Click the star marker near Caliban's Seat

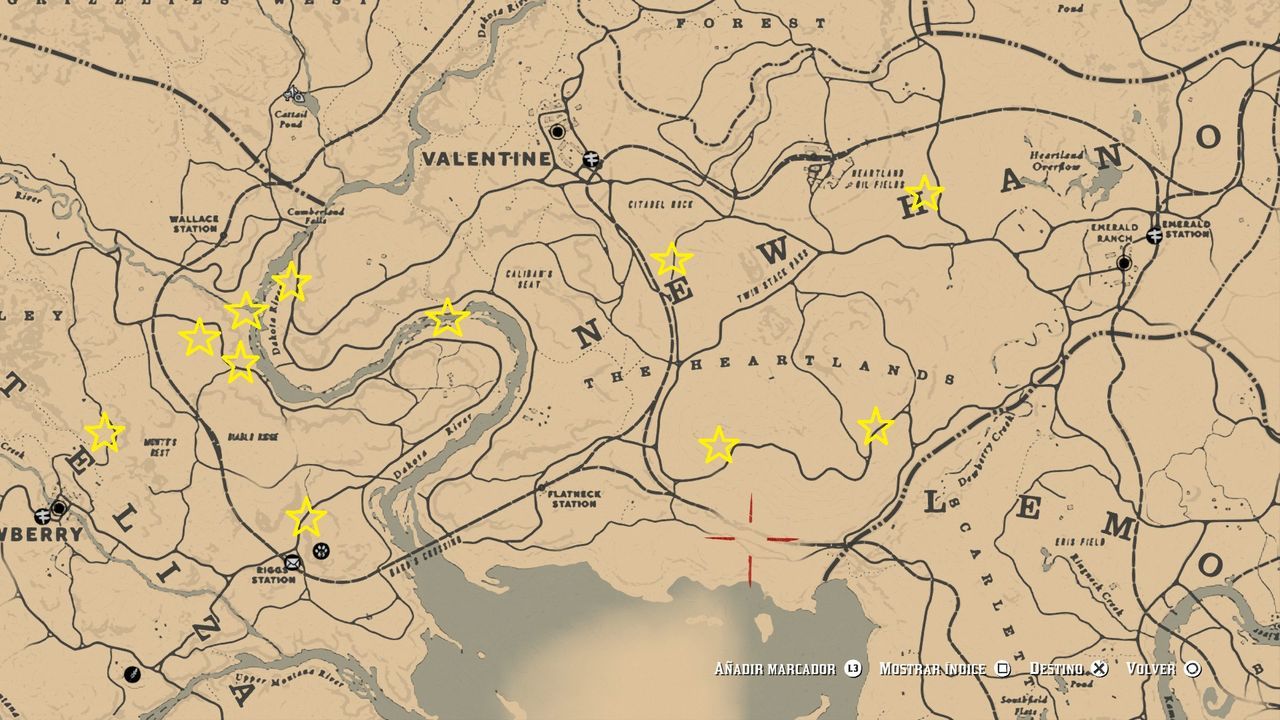(x=447, y=318)
